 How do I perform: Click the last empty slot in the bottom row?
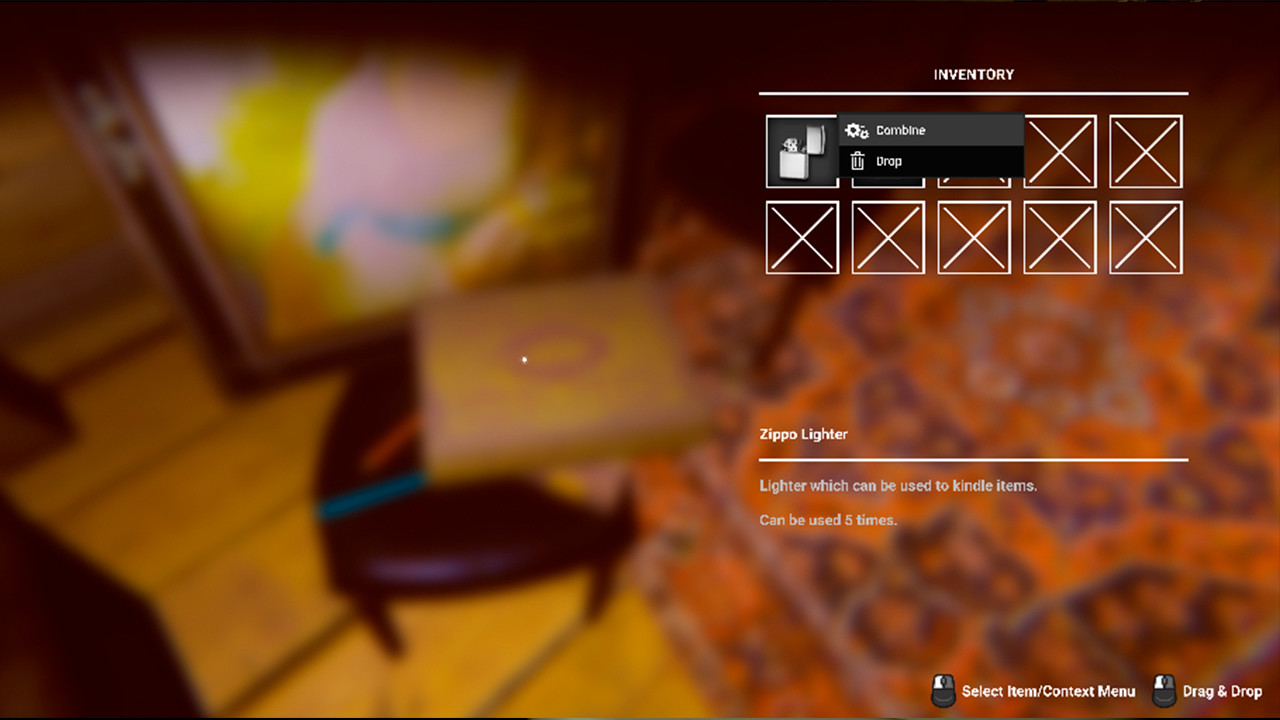pos(1146,237)
